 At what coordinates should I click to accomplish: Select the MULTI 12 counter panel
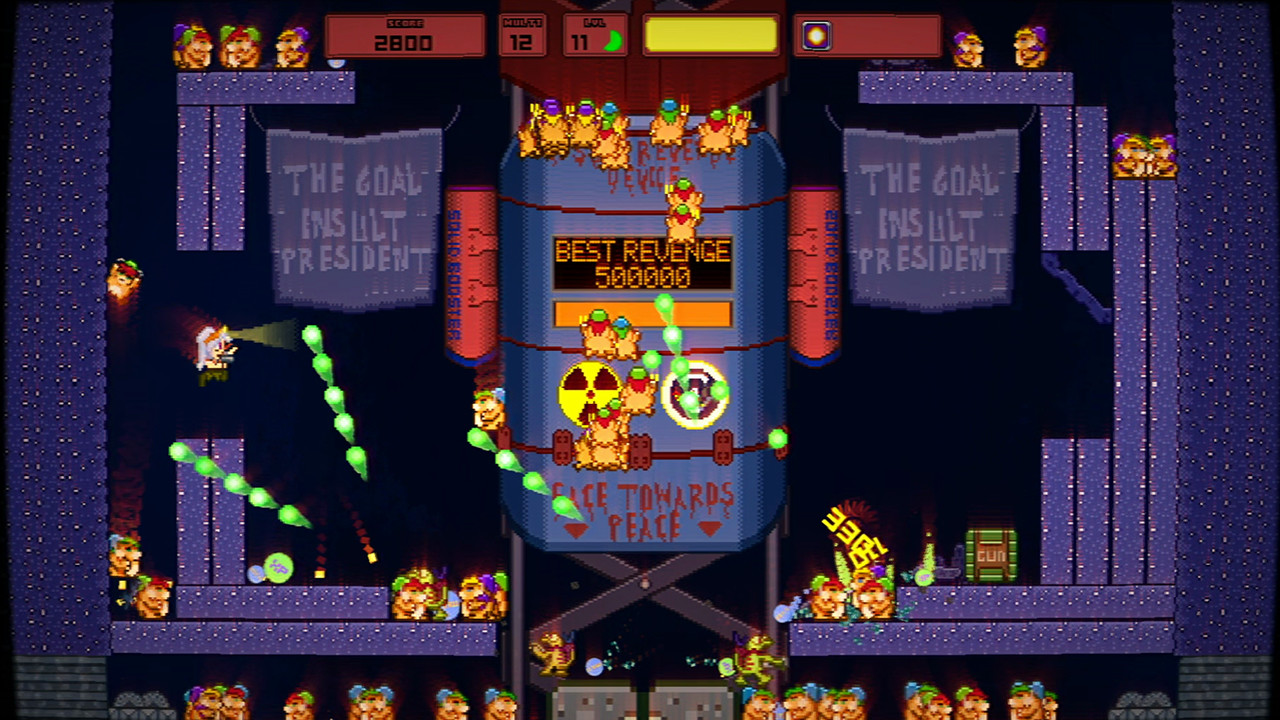click(522, 37)
